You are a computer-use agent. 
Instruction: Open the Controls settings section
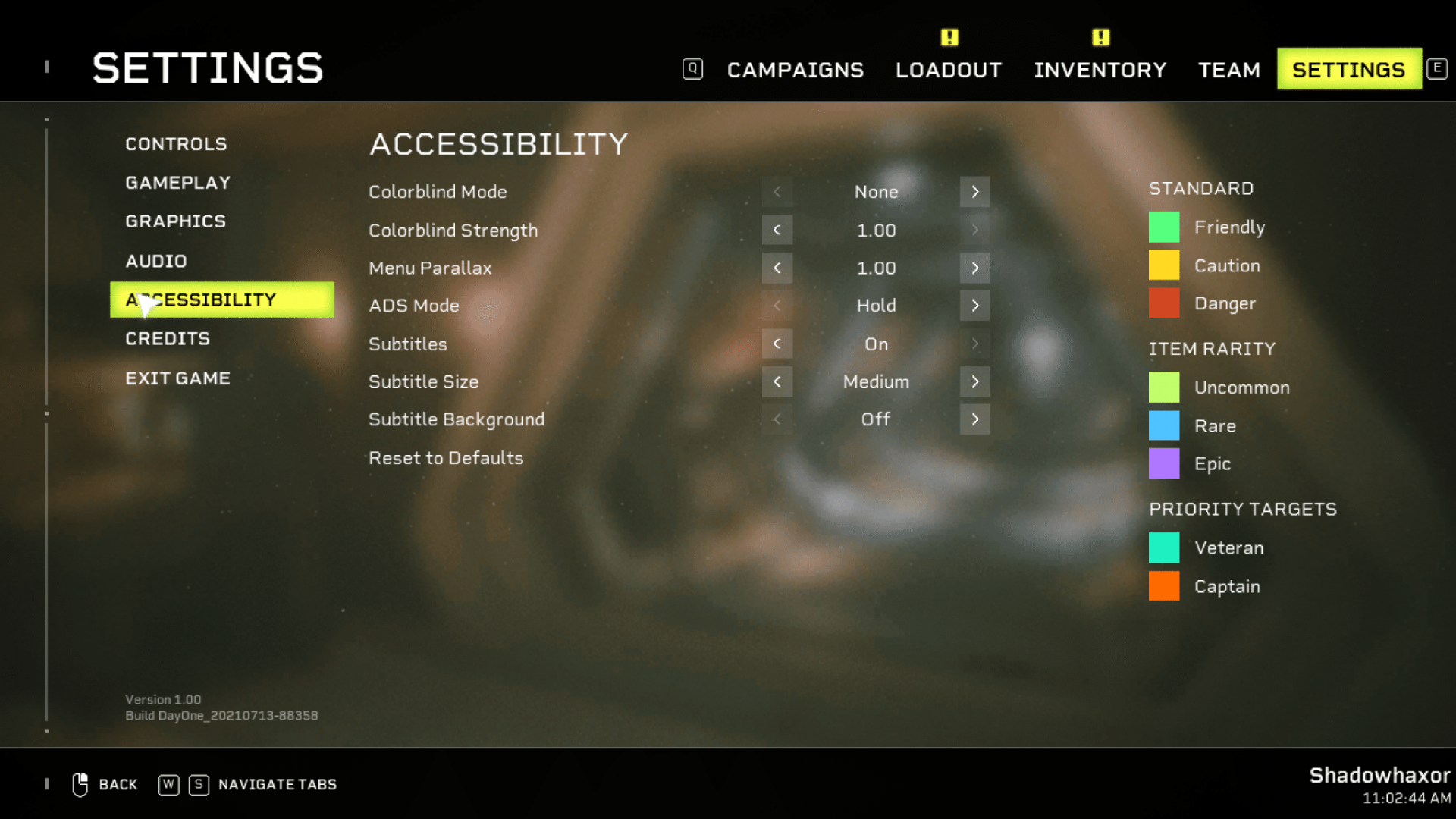click(176, 144)
